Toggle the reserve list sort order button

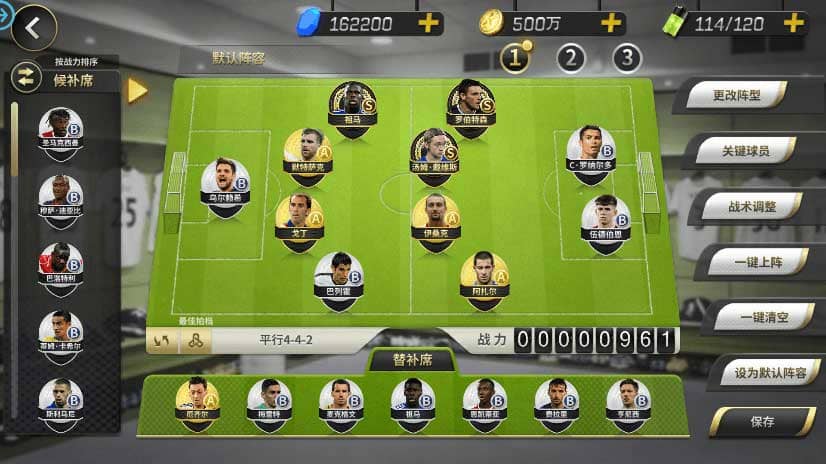click(24, 77)
